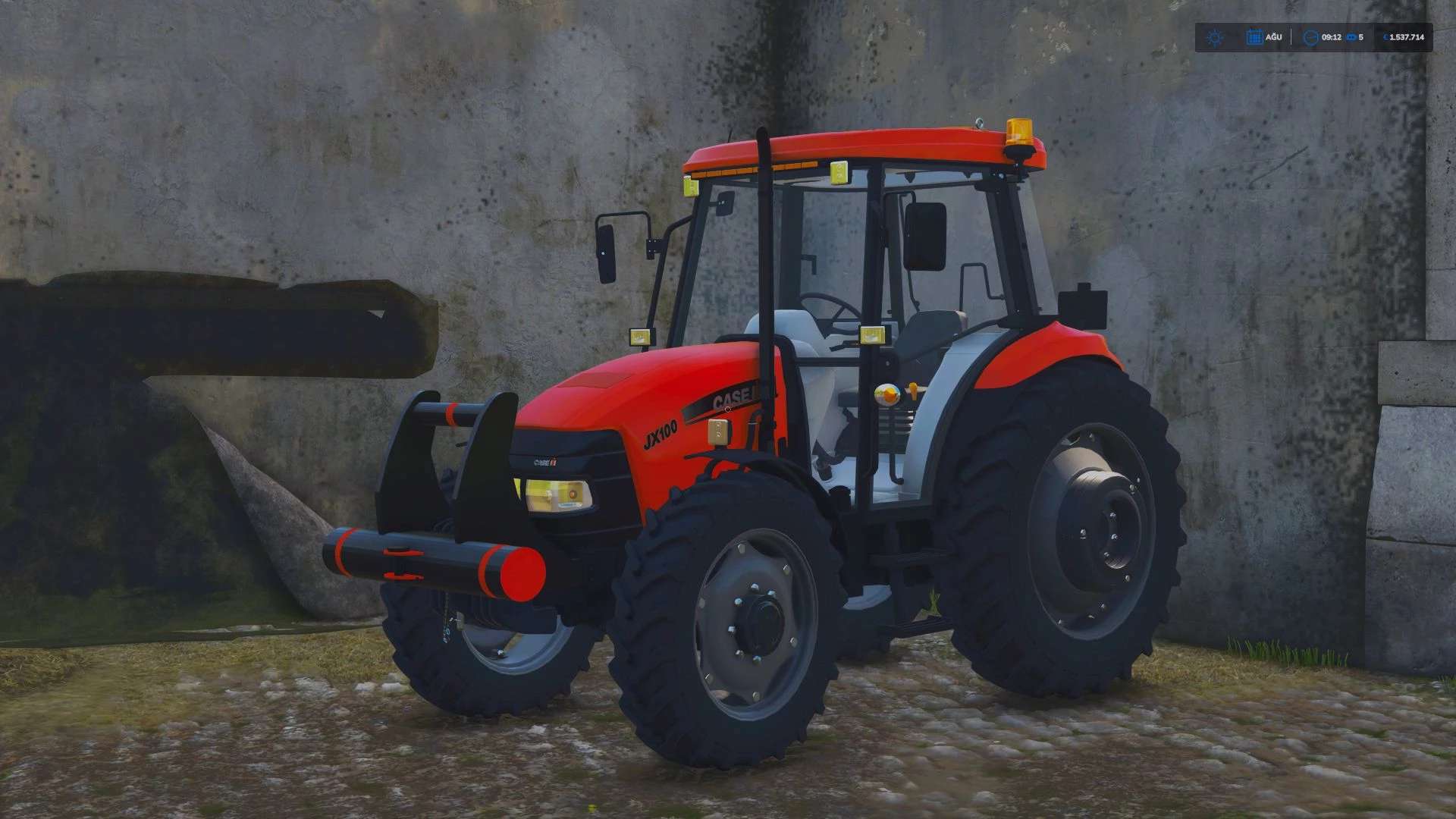Click the calendar icon showing AĞU
Screen dimensions: 1456x819
click(1256, 36)
